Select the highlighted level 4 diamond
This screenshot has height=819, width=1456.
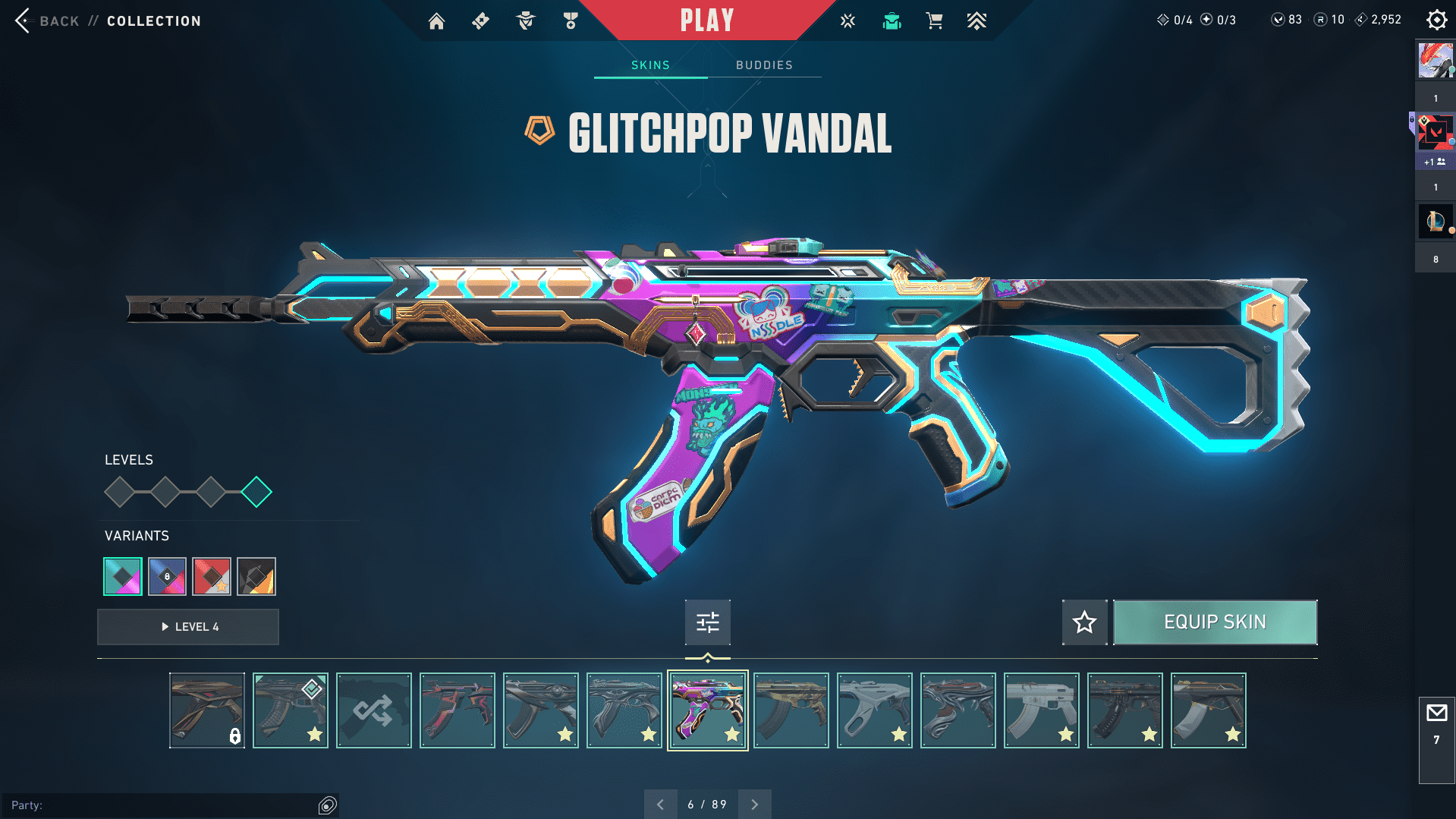click(256, 492)
